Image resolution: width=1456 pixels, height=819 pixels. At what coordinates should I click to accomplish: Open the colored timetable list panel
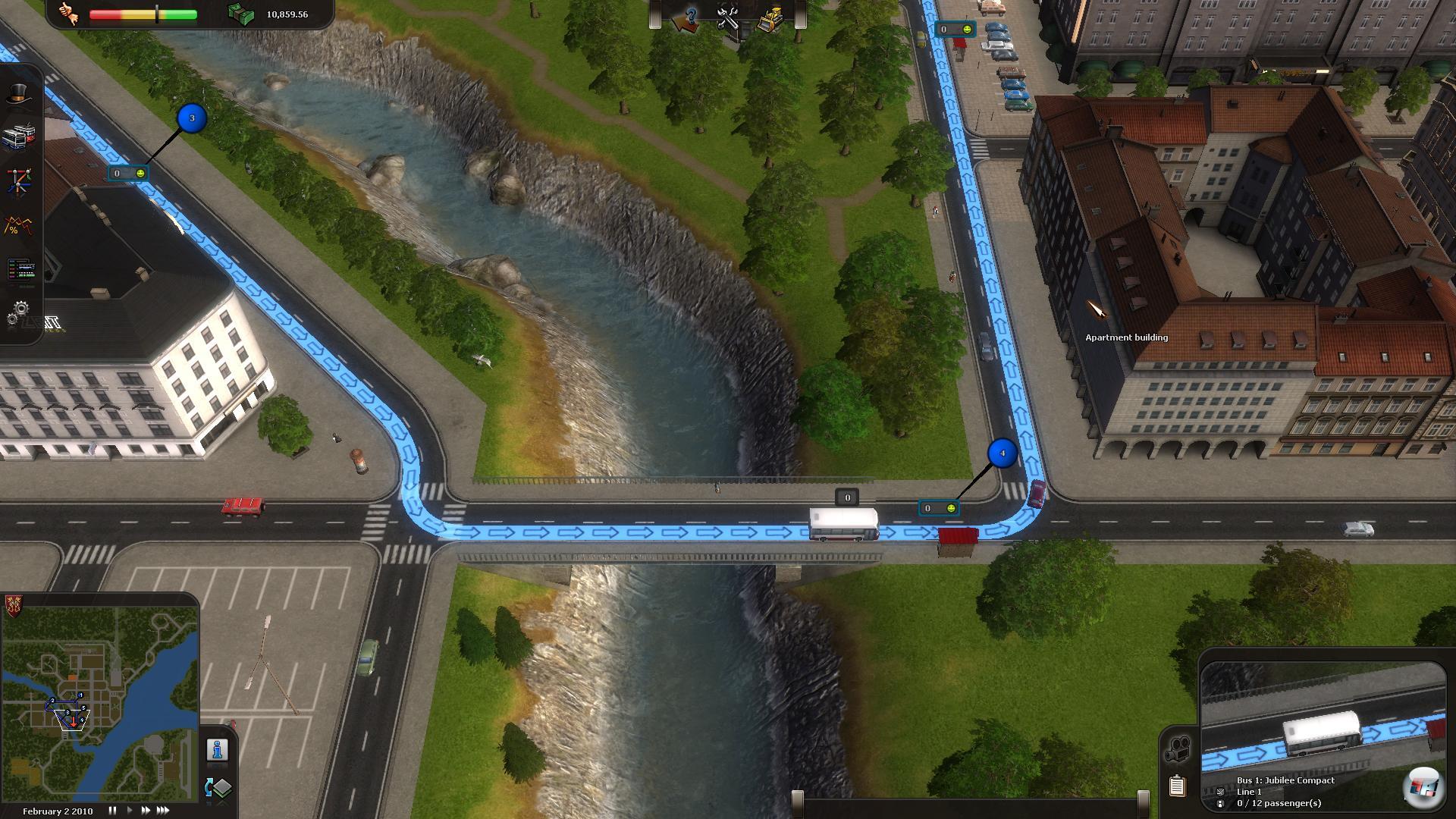20,269
